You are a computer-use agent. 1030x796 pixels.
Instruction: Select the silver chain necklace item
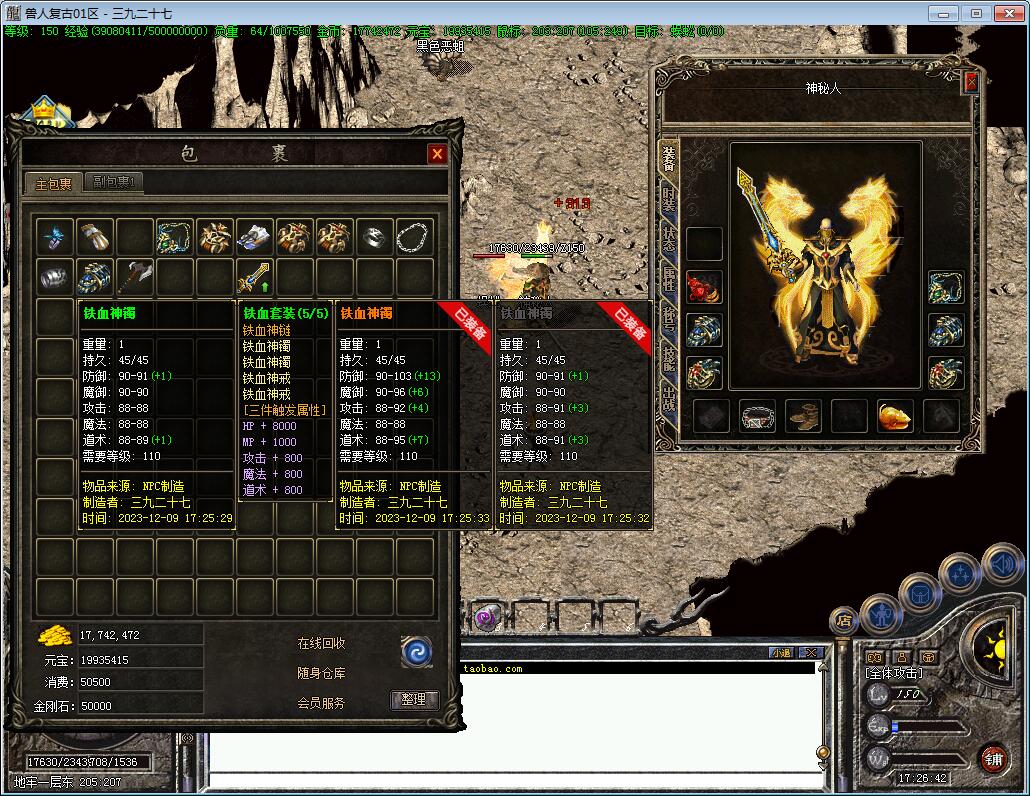pos(415,237)
